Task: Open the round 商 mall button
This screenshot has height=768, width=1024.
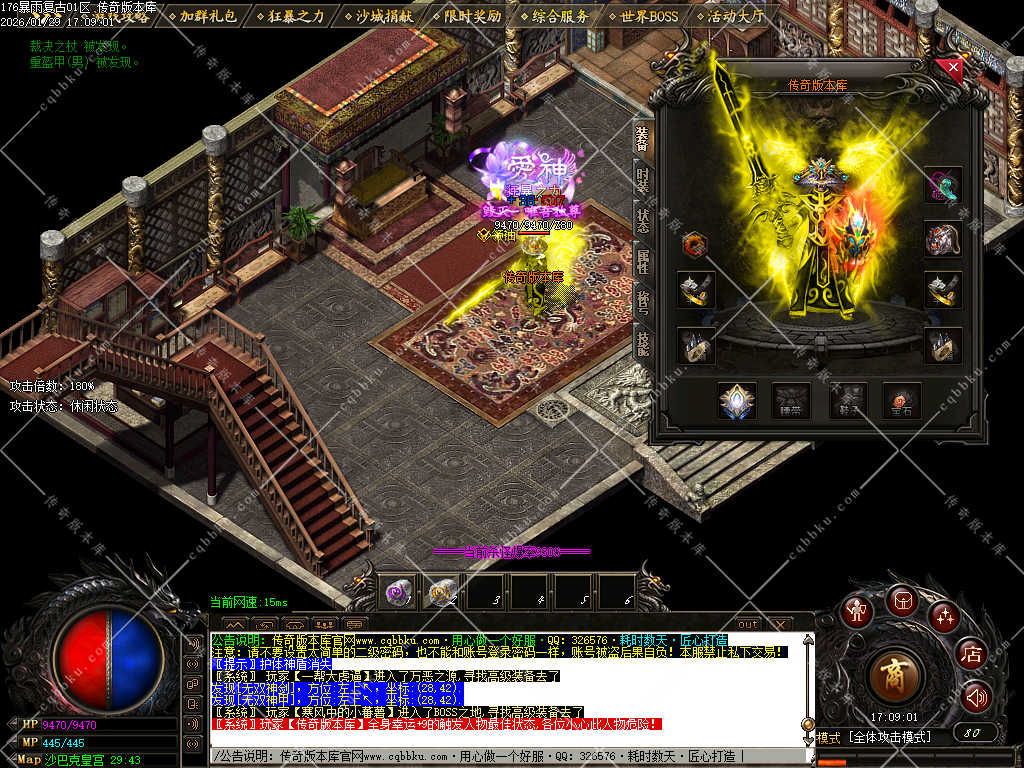Action: click(893, 676)
